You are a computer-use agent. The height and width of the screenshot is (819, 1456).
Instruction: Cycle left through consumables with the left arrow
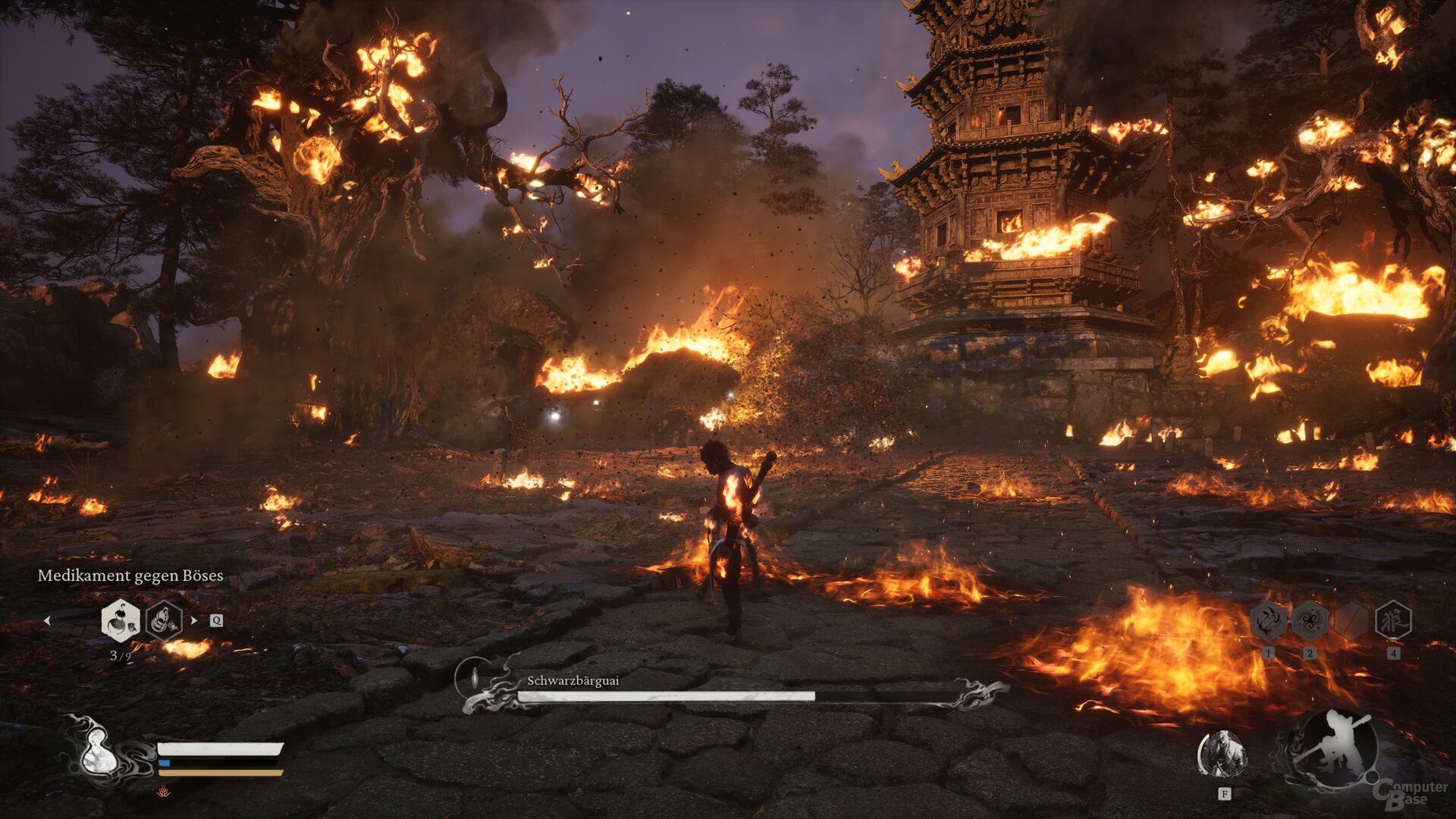tap(49, 620)
